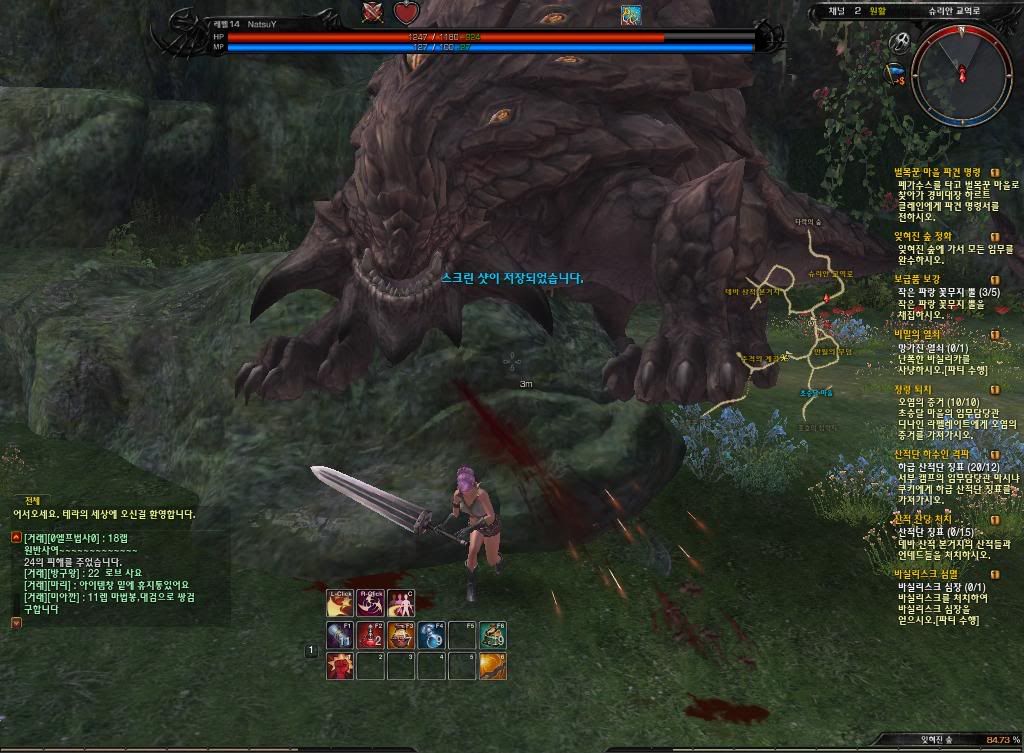This screenshot has height=753, width=1024.
Task: Select the F3 orange pot item slot
Action: (x=401, y=635)
